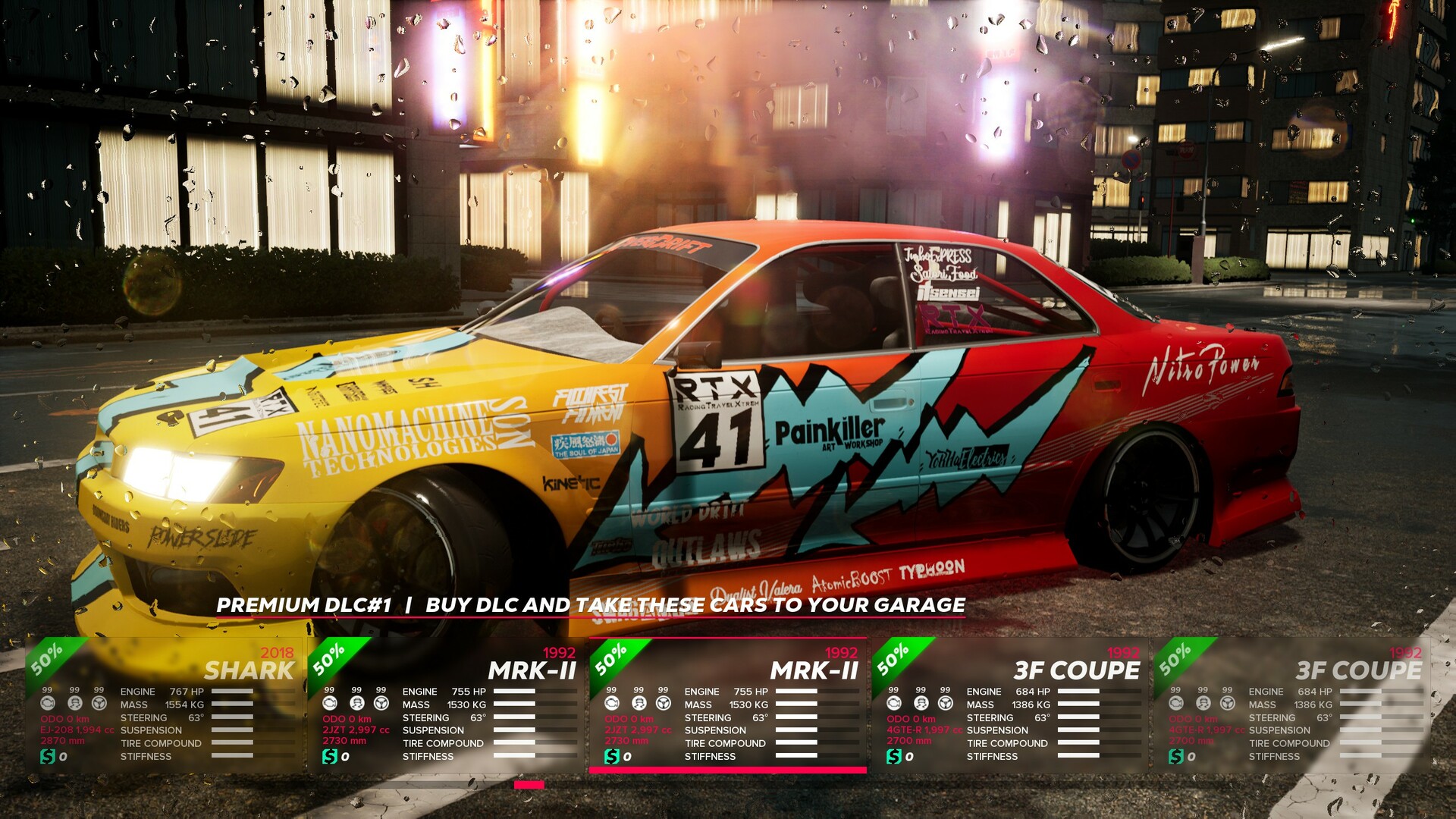The height and width of the screenshot is (819, 1456).
Task: Click the steering wheel icon on the SHARK card
Action: 99,704
